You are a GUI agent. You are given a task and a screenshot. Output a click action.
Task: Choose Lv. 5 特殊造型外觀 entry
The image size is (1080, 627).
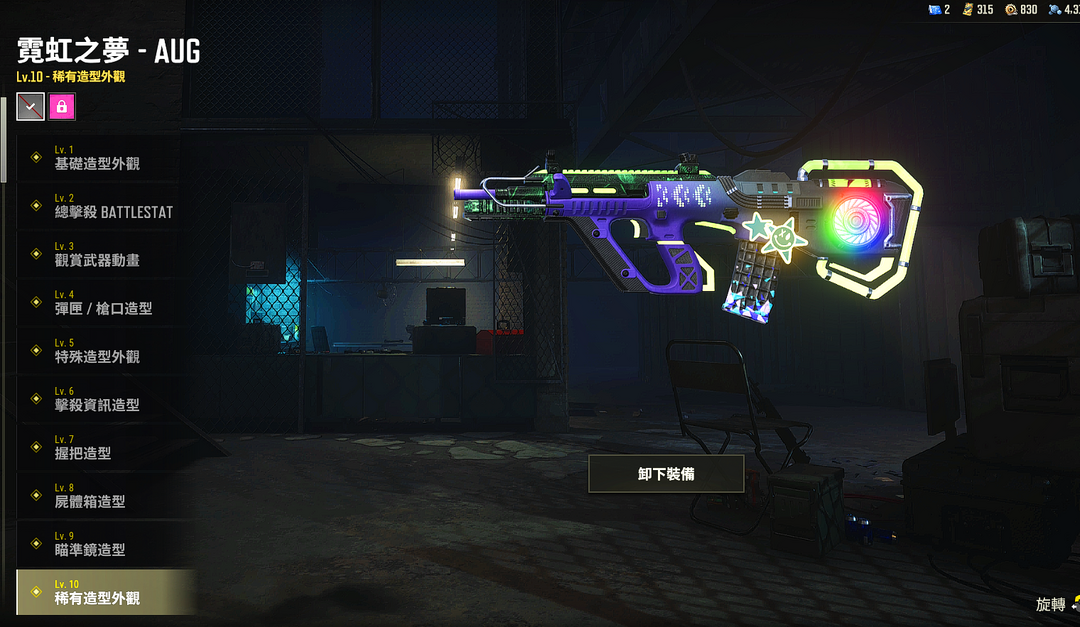[x=98, y=351]
